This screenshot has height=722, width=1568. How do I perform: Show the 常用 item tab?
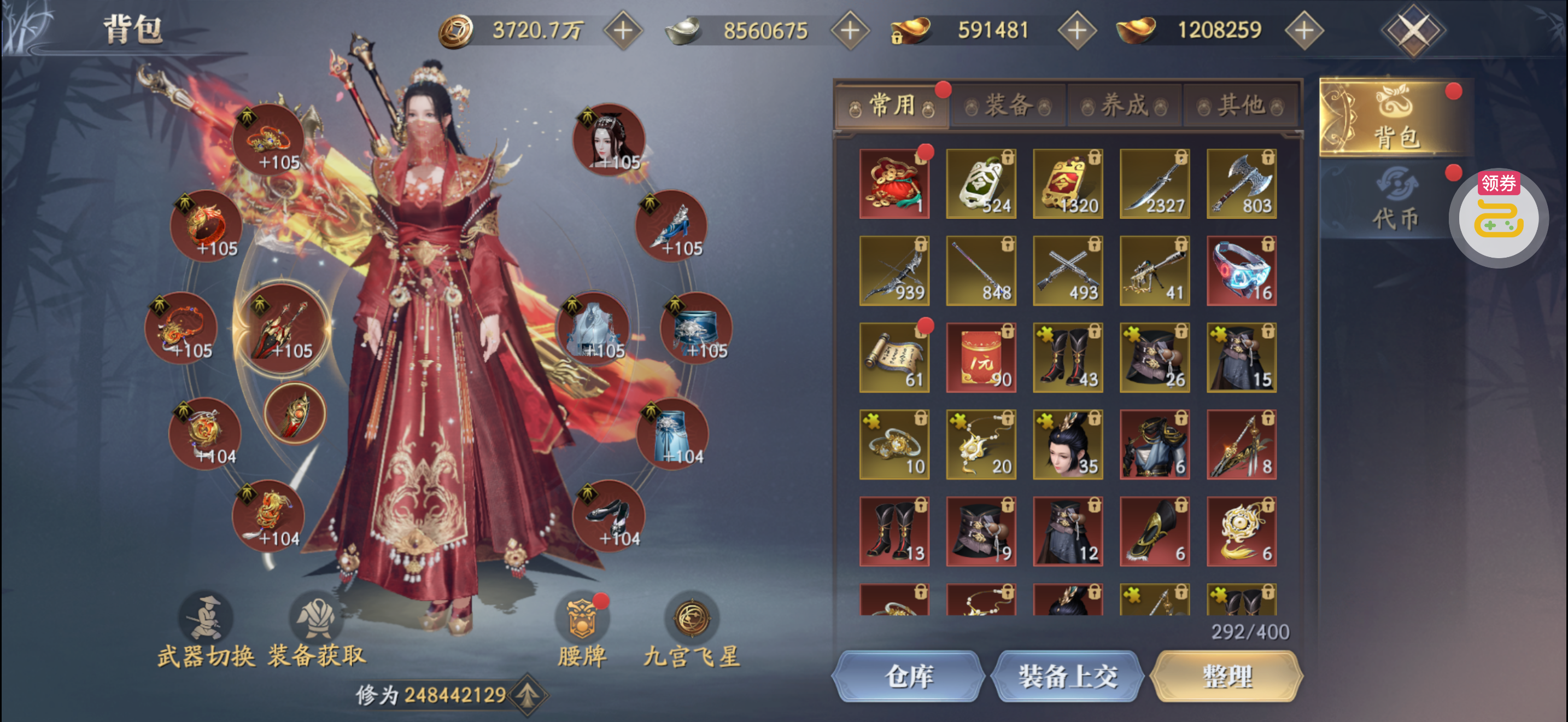point(892,106)
